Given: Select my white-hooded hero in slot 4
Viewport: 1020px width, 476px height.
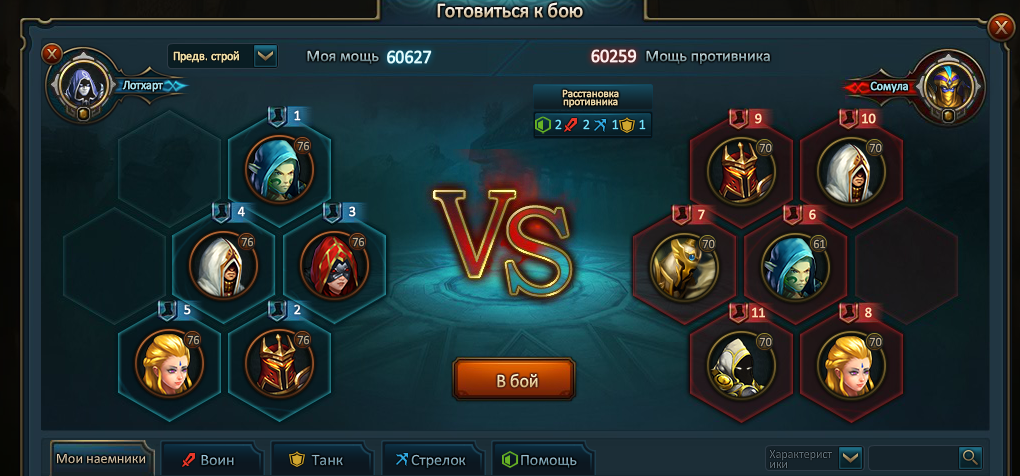Looking at the screenshot, I should [x=223, y=264].
